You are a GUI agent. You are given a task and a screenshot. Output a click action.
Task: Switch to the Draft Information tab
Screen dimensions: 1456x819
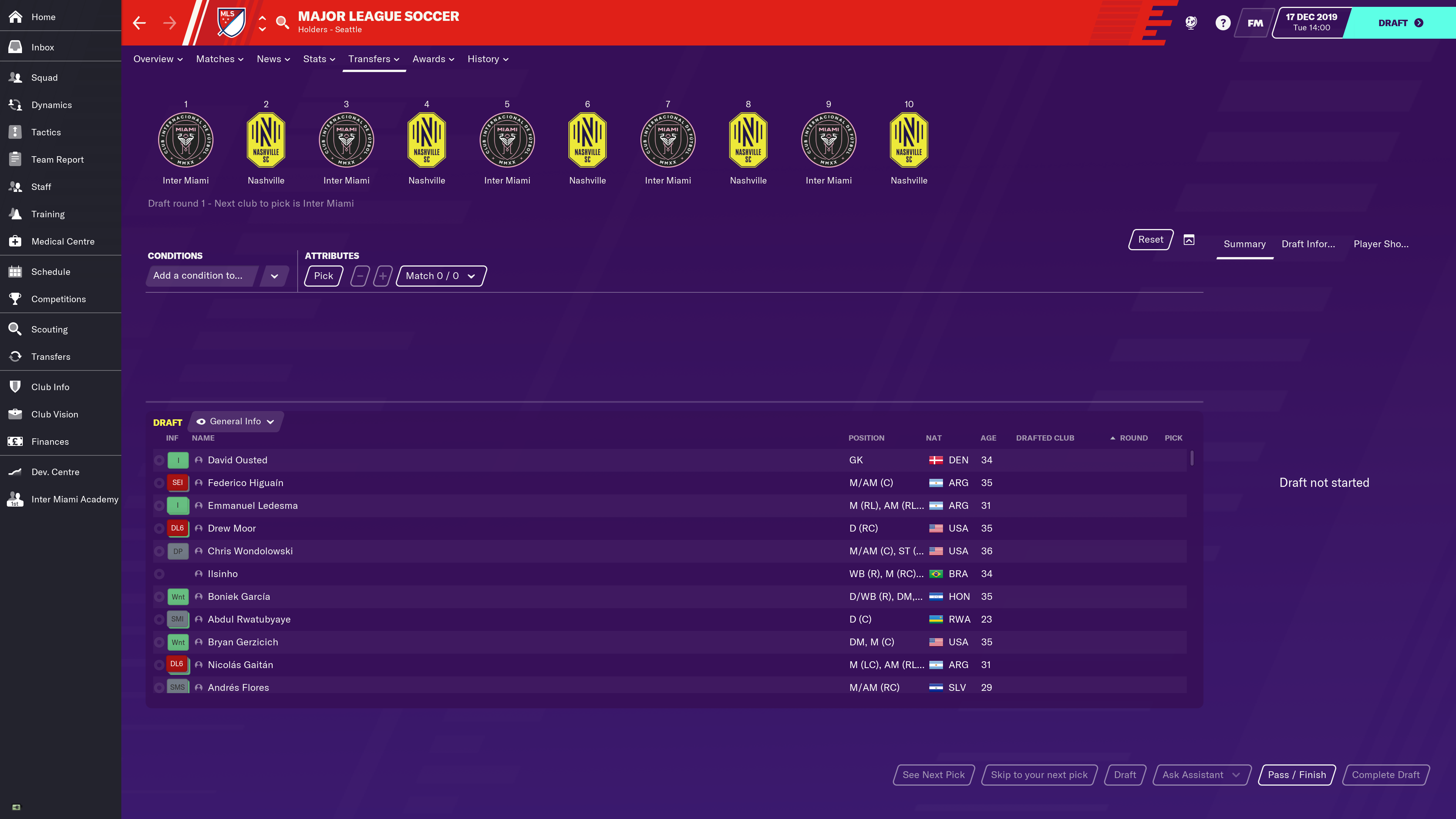1308,244
